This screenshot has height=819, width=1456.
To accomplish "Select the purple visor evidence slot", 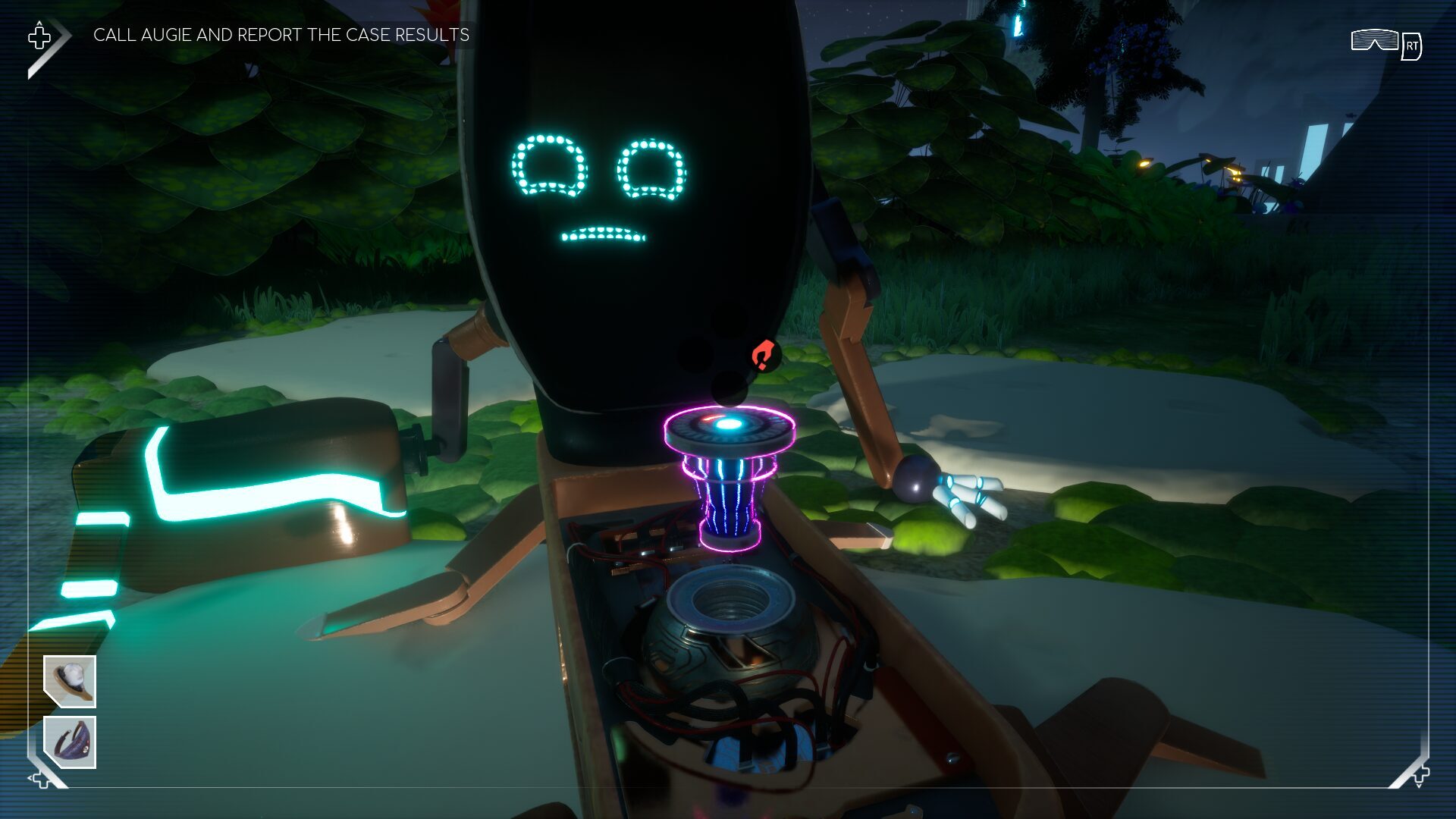I will pos(70,742).
